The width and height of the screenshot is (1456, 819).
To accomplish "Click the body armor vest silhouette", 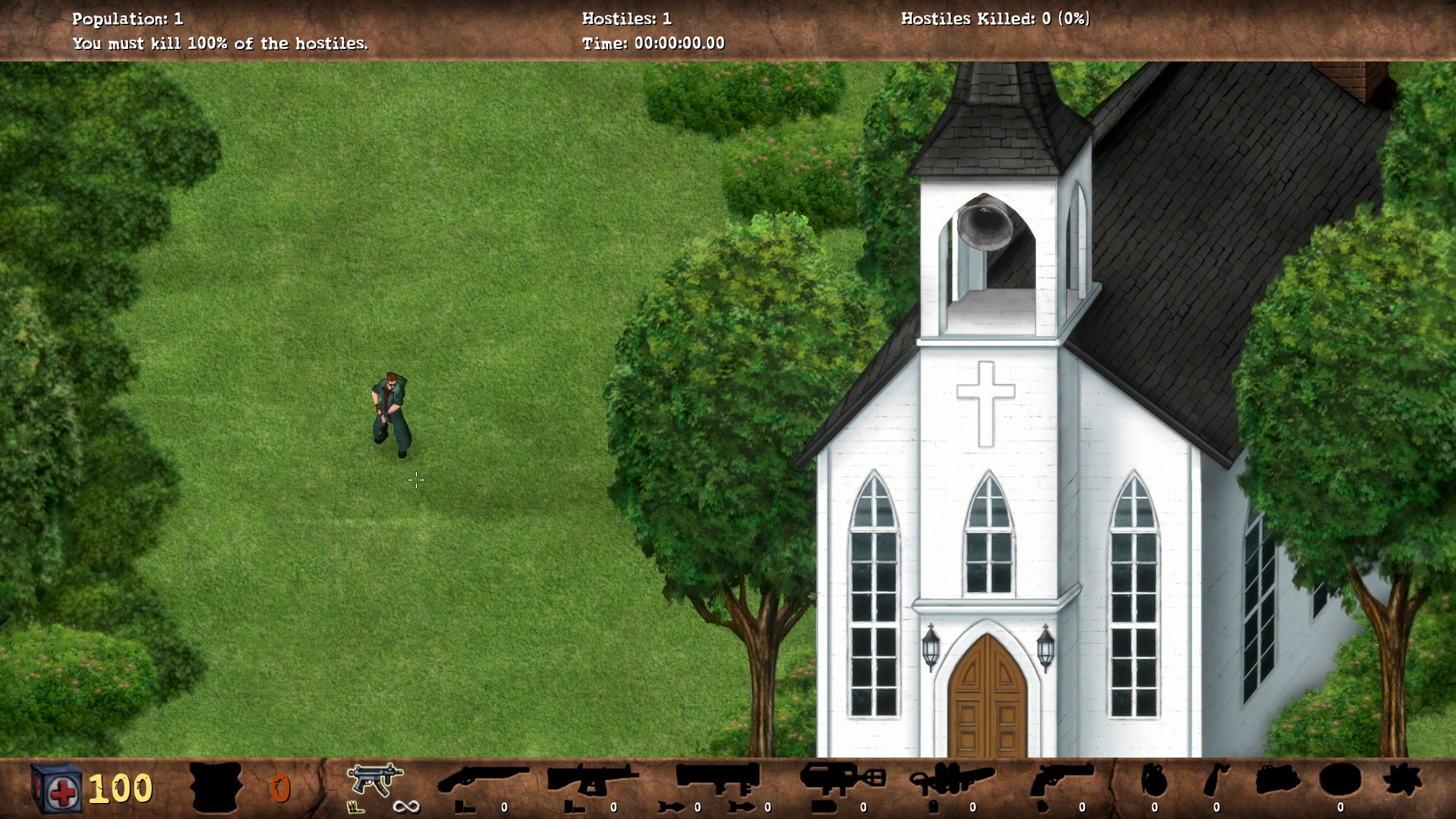I will click(x=216, y=787).
